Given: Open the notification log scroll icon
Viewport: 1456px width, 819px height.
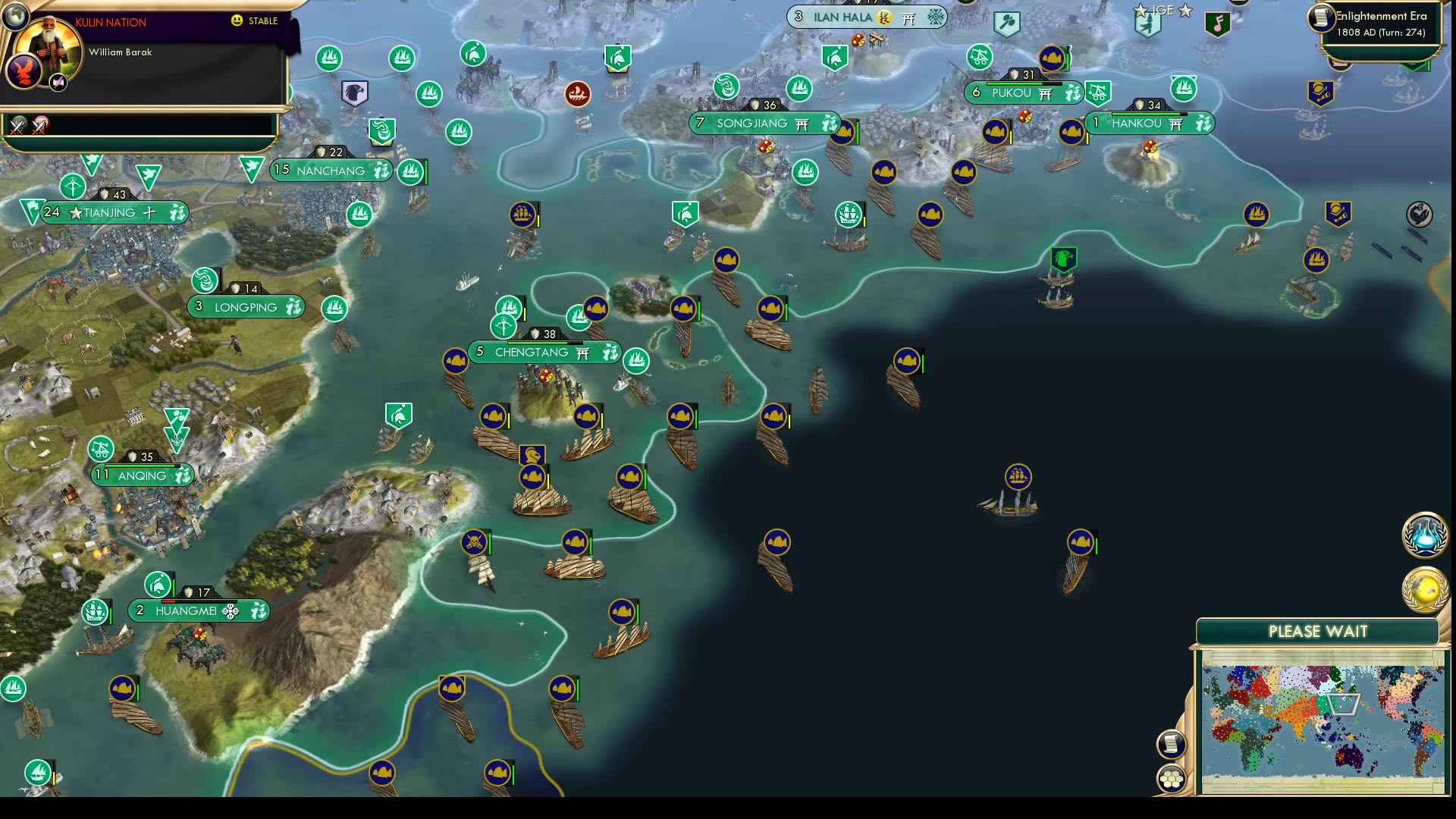Looking at the screenshot, I should (1170, 745).
